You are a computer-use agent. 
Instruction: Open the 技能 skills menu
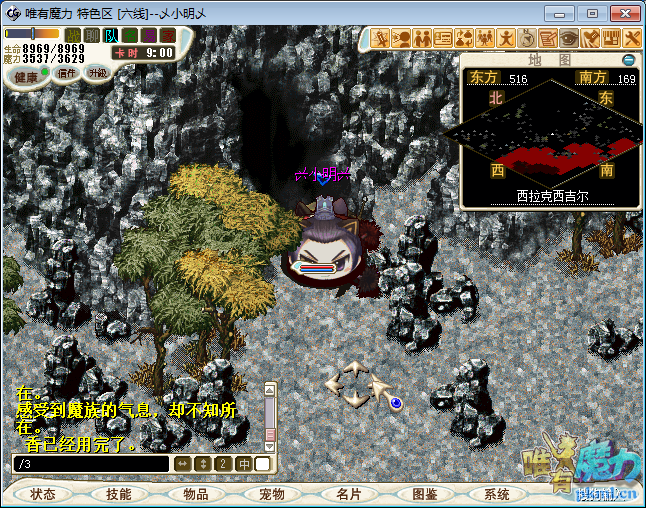pyautogui.click(x=119, y=494)
